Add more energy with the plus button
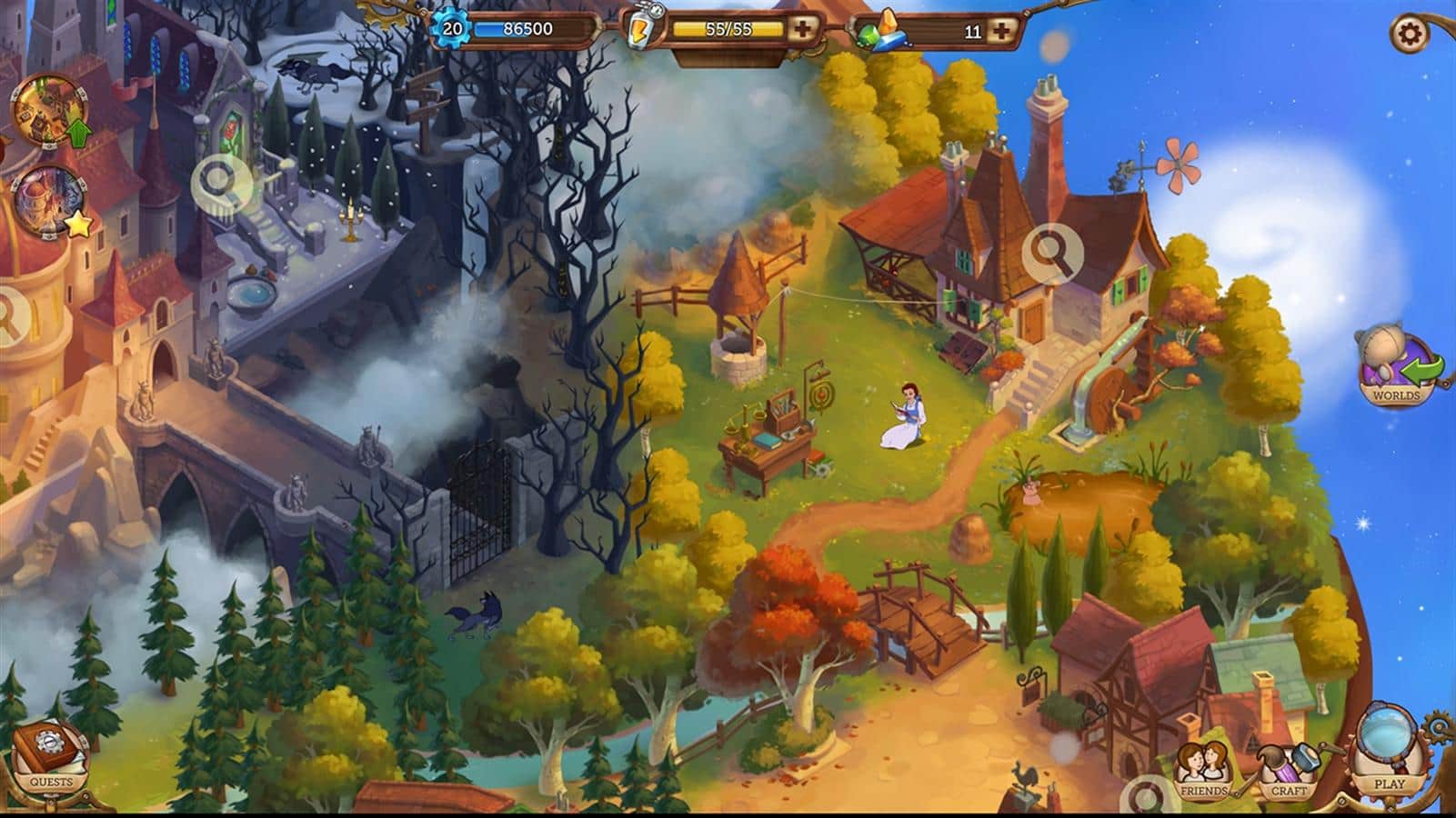 pyautogui.click(x=802, y=29)
